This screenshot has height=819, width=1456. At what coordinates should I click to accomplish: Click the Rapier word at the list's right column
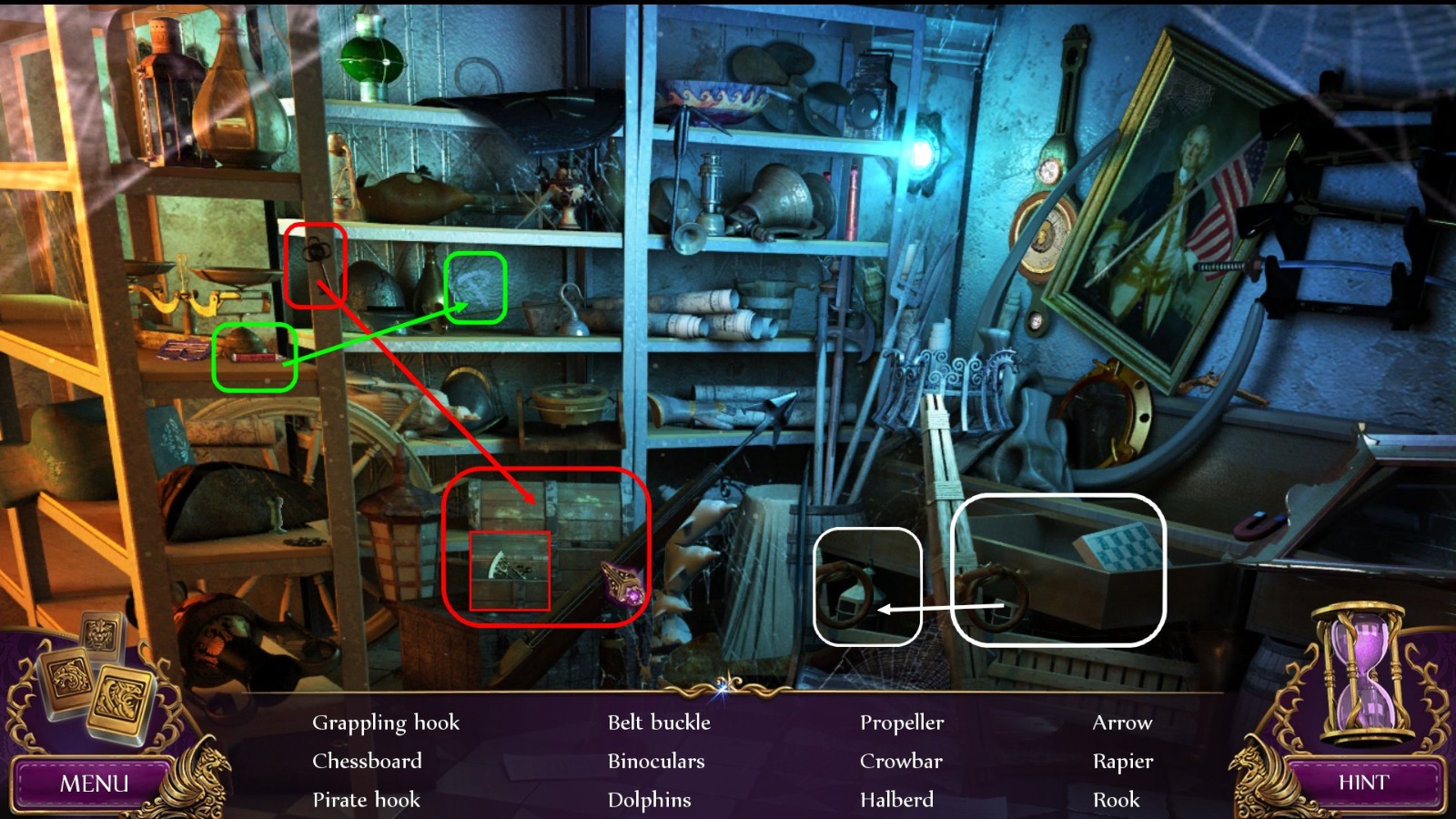click(x=1123, y=761)
